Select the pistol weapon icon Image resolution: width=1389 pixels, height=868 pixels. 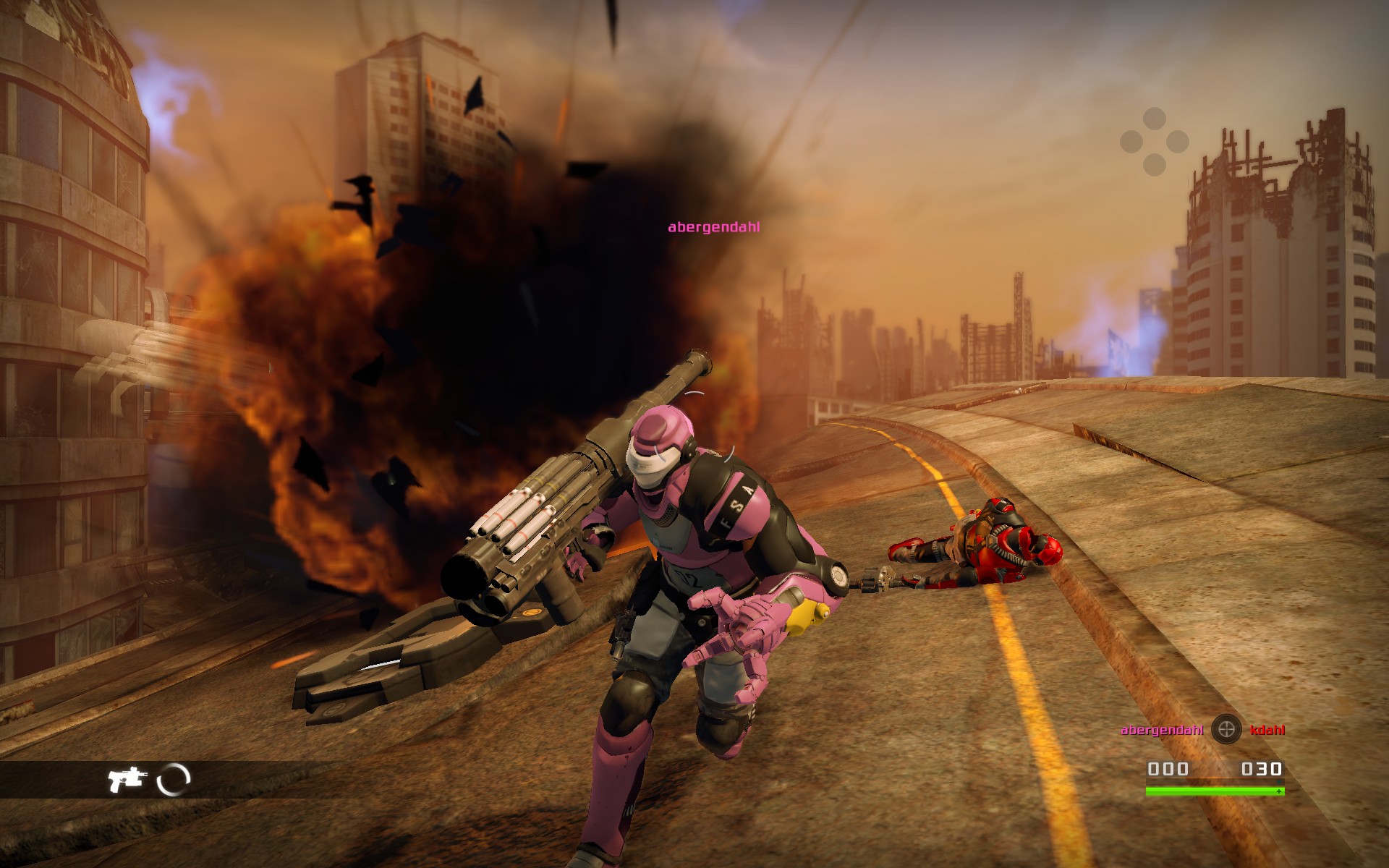click(x=127, y=780)
